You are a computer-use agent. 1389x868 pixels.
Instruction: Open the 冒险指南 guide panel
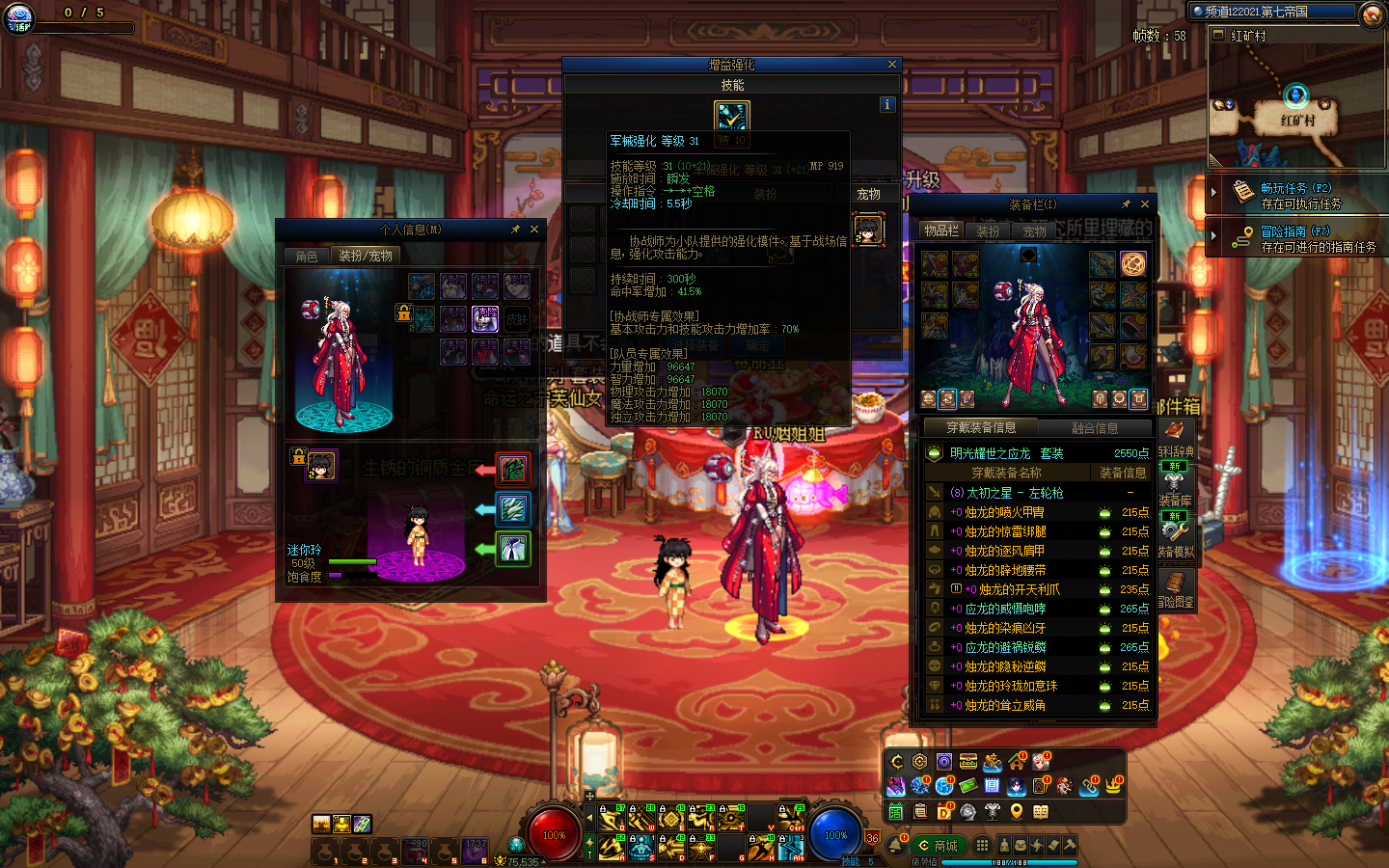pyautogui.click(x=1295, y=239)
